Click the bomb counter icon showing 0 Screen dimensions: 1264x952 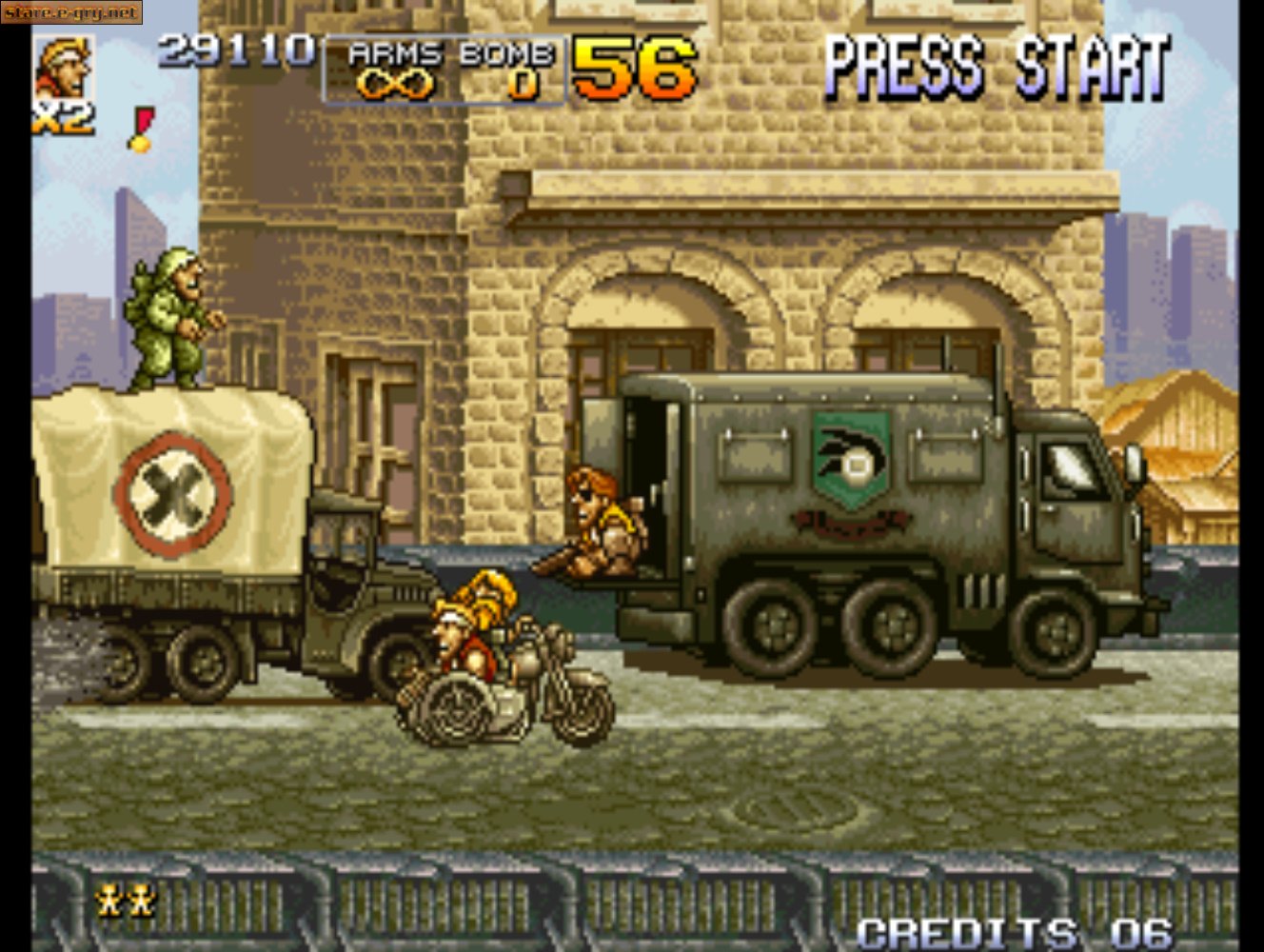point(524,86)
